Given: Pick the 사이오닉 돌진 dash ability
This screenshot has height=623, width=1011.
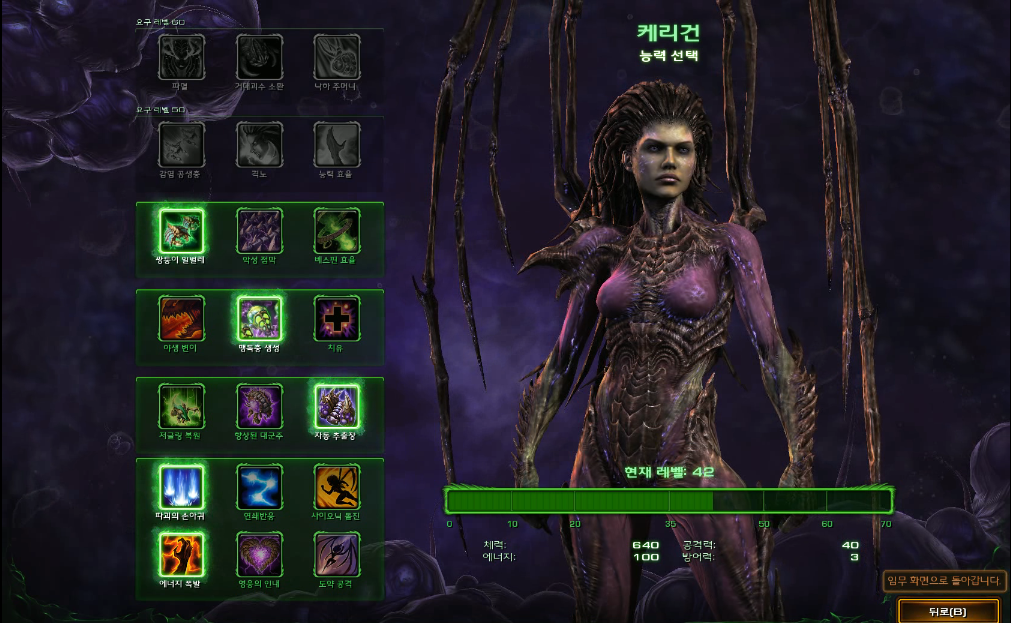Looking at the screenshot, I should (x=337, y=487).
